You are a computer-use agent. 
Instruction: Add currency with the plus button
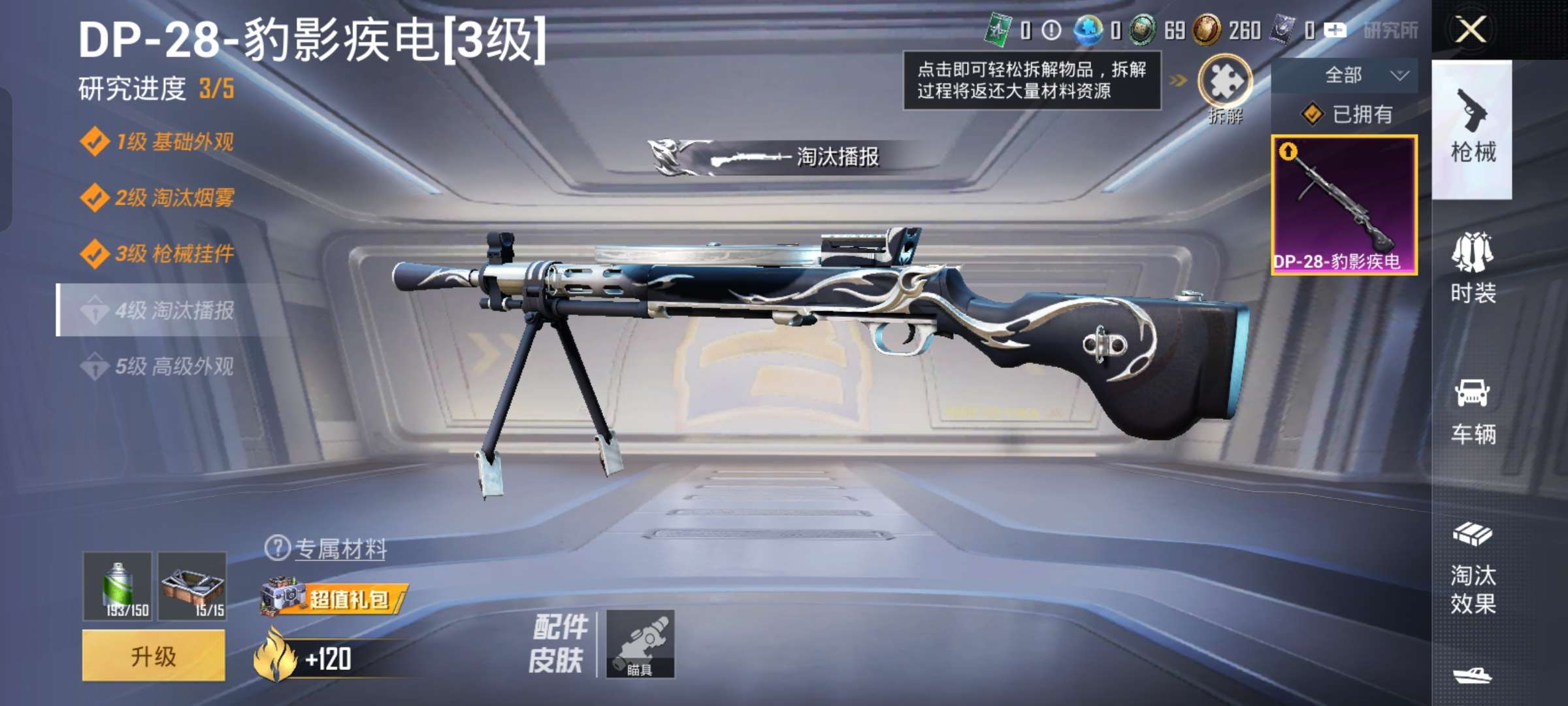[x=1335, y=30]
